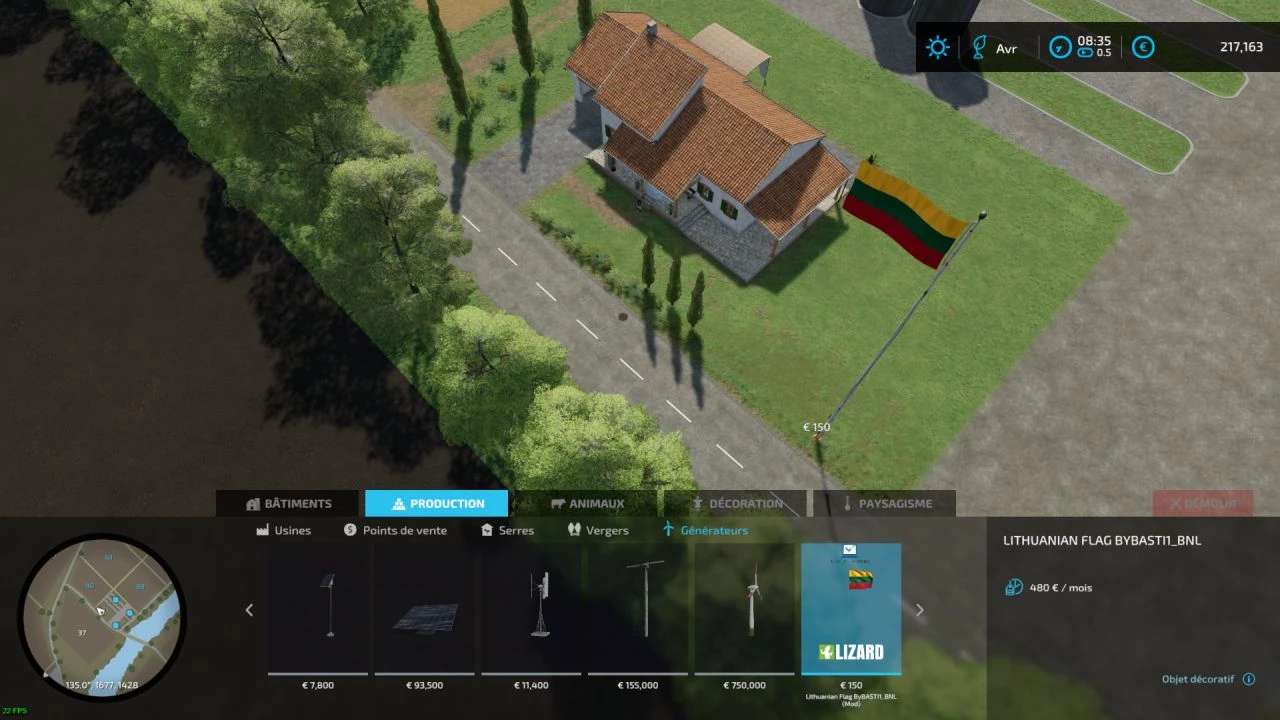The image size is (1280, 720).
Task: Open the Bâtiments category tab
Action: [x=288, y=504]
